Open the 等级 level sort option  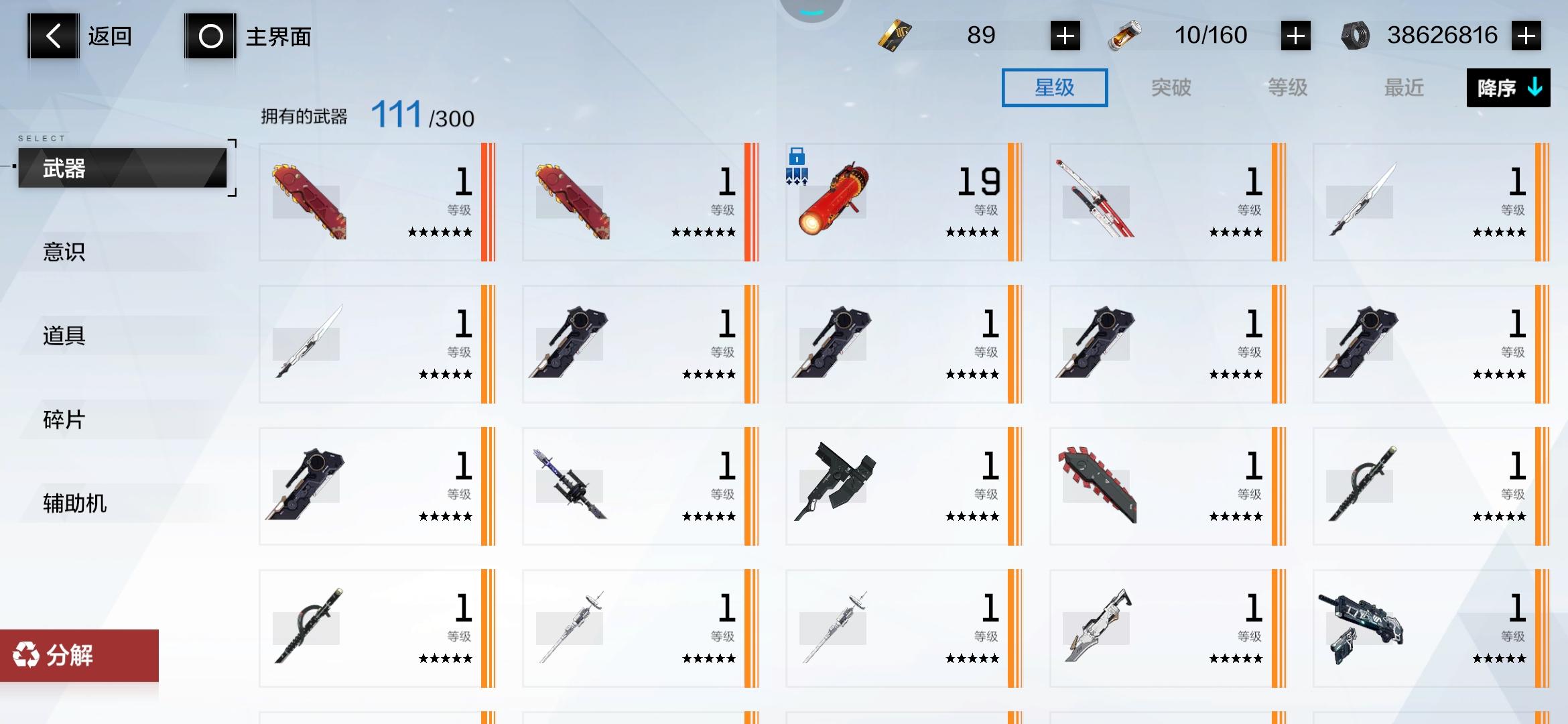click(x=1287, y=87)
